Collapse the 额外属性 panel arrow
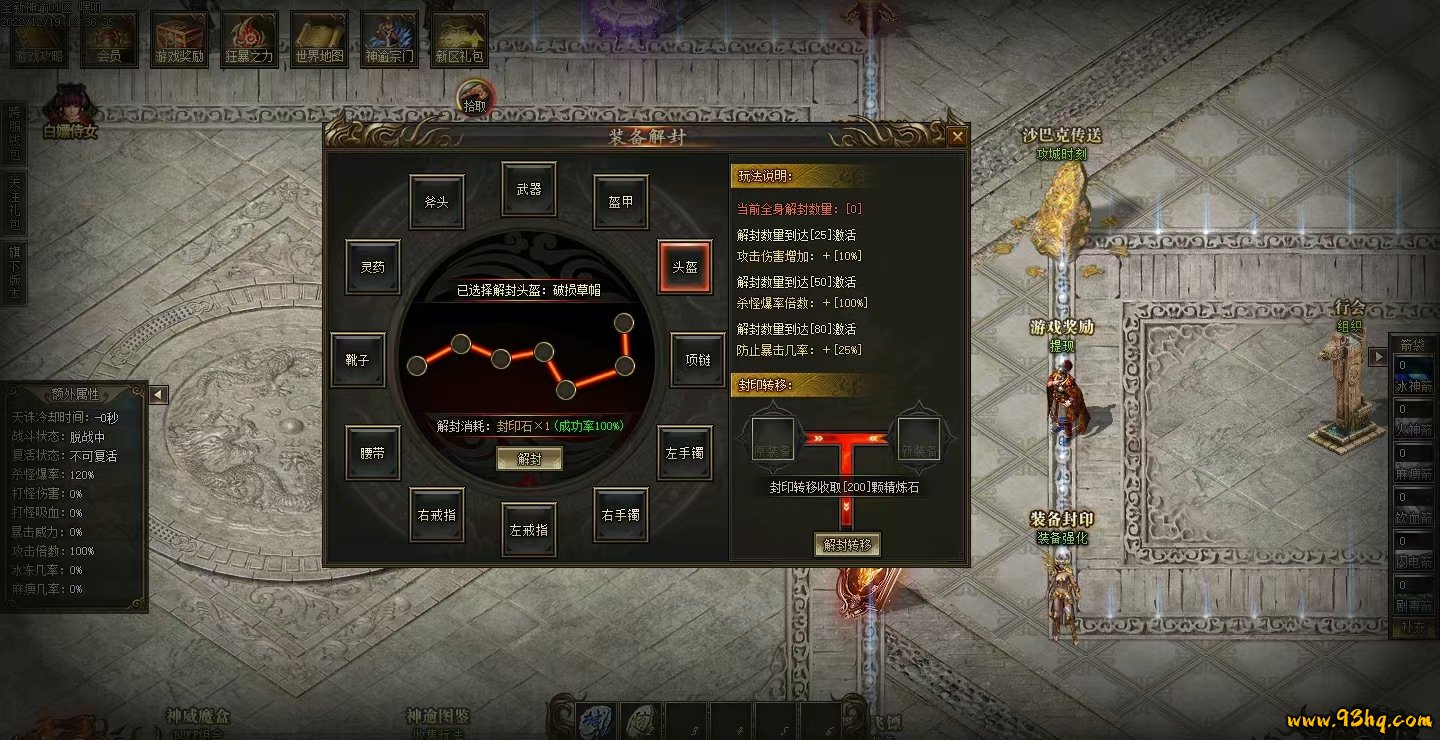1440x740 pixels. (x=158, y=394)
